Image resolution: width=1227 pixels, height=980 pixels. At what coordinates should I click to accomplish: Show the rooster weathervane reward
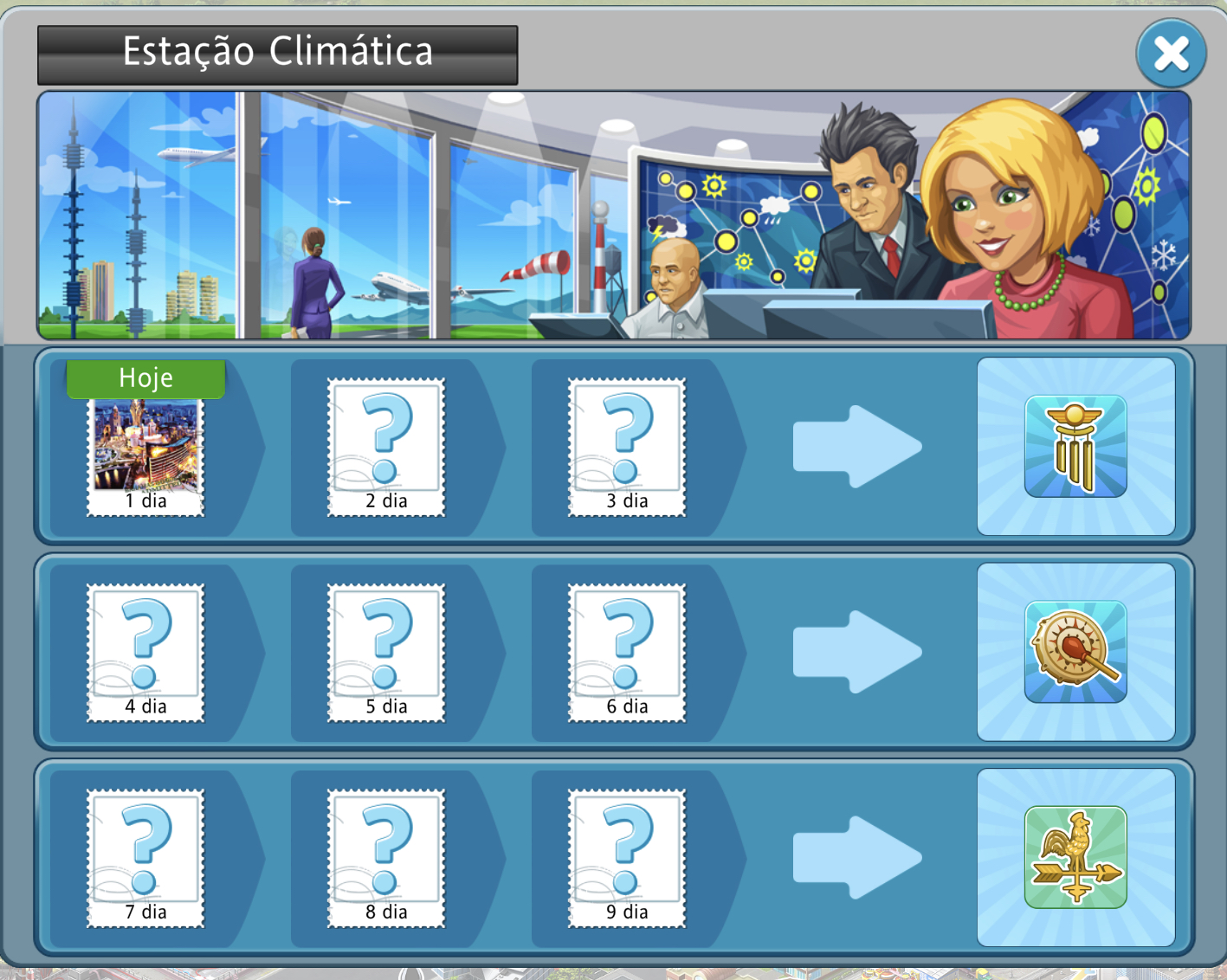1075,857
